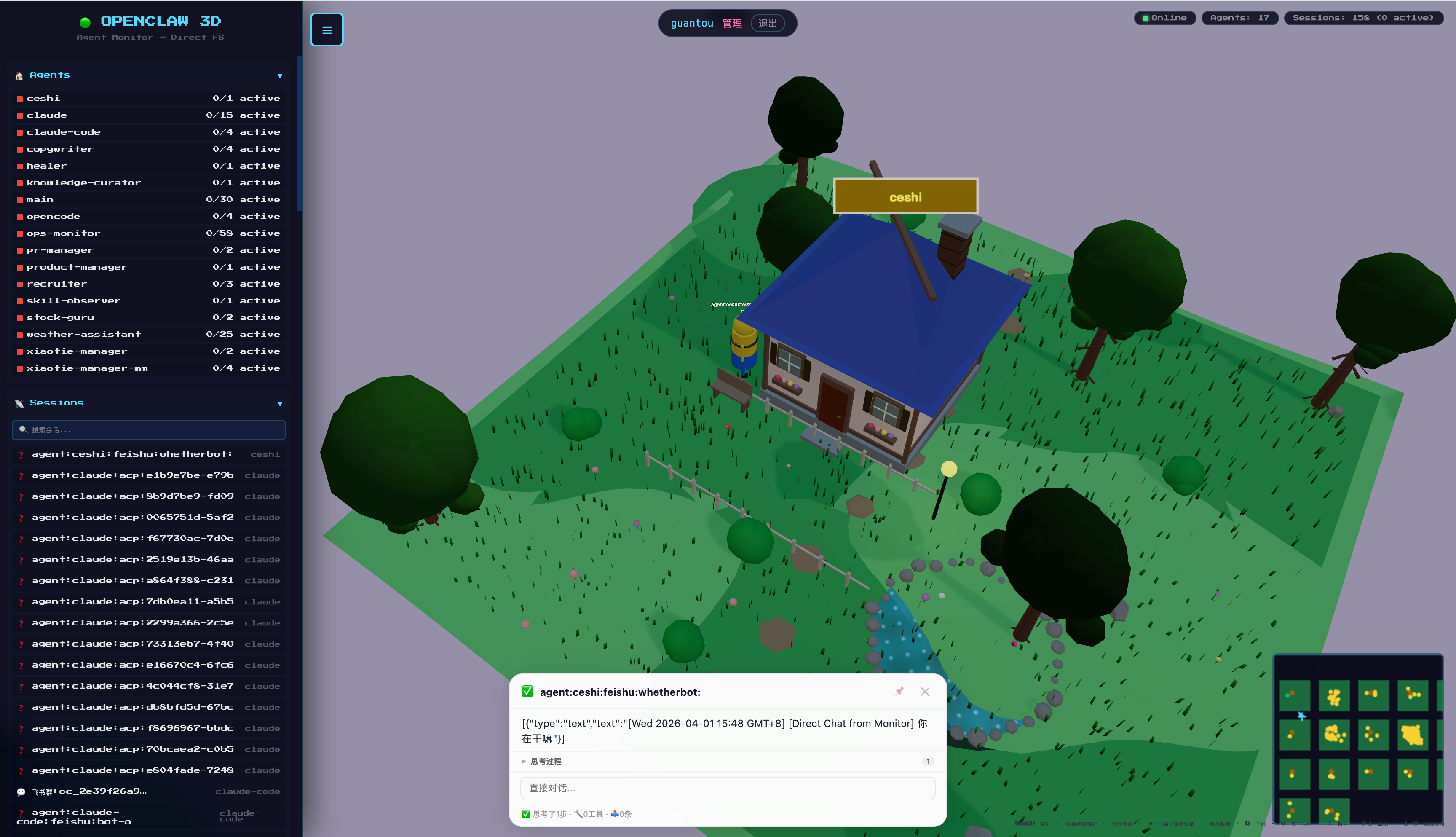
Task: Select the stock-guru agent row
Action: (148, 318)
